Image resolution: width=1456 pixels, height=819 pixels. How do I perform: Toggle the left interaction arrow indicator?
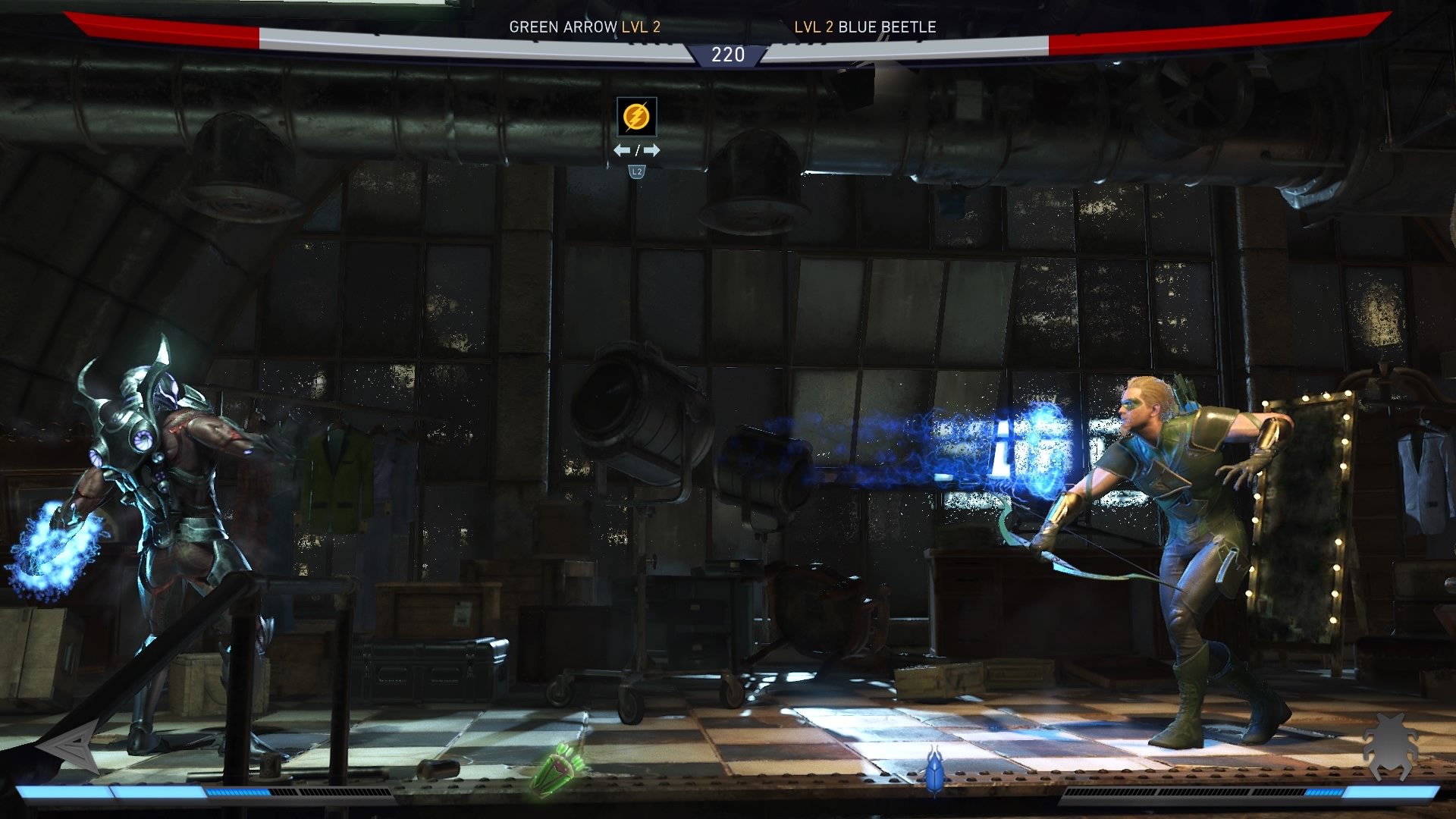tap(622, 150)
